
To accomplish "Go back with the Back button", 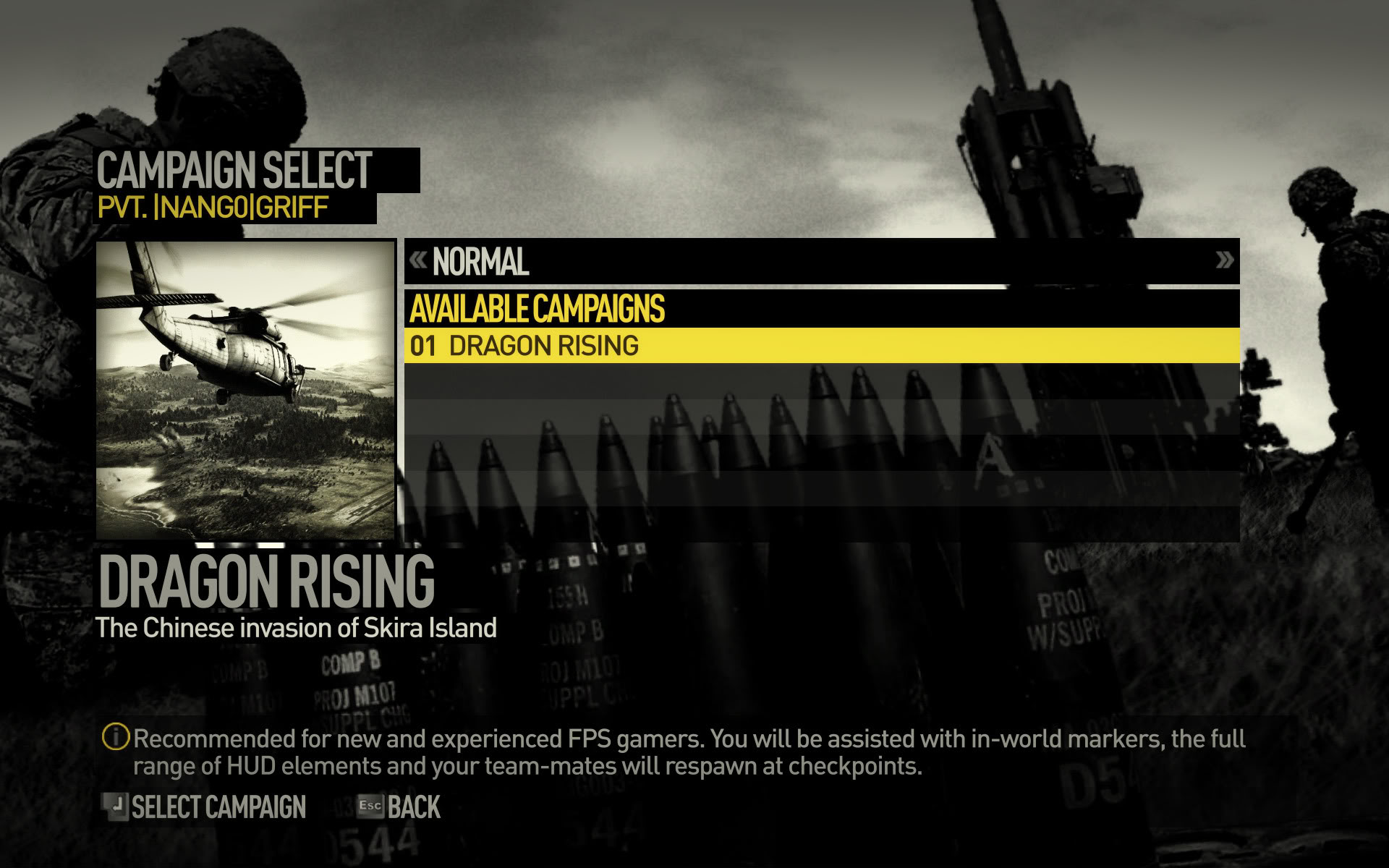I will tap(399, 807).
